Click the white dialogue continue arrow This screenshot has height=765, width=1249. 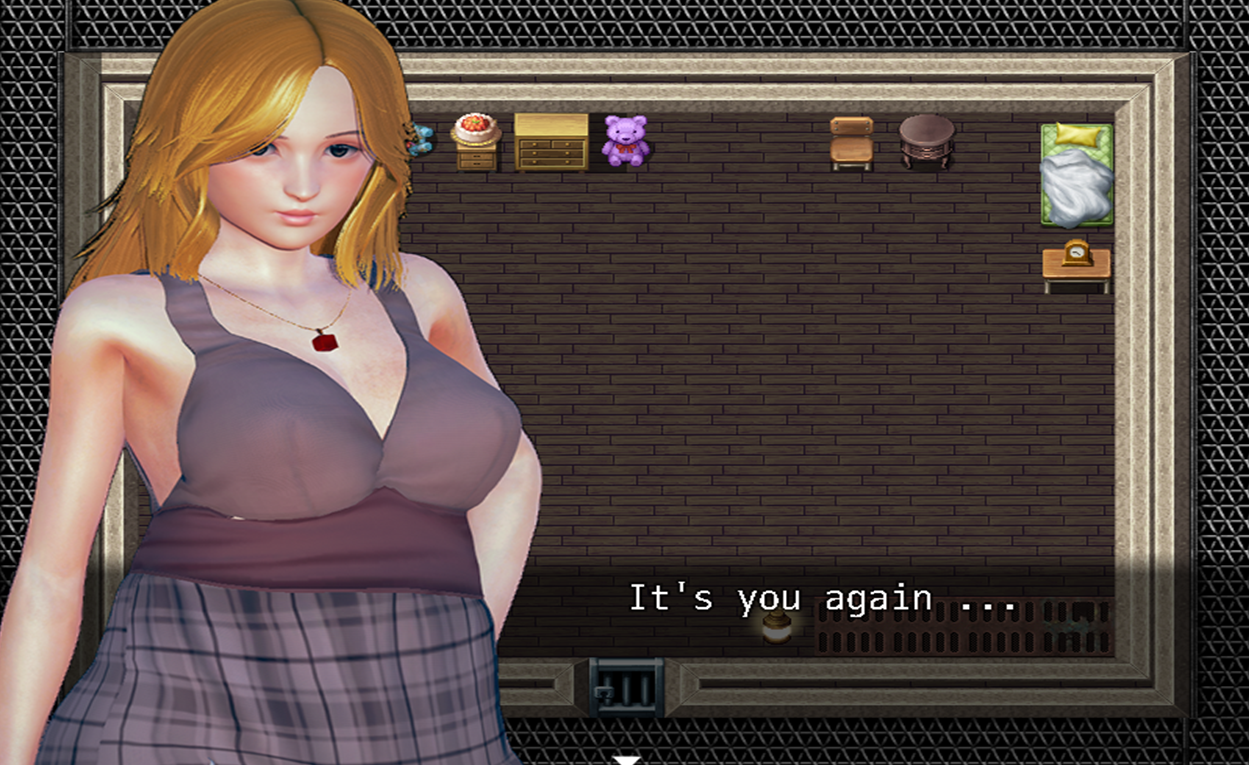point(626,760)
